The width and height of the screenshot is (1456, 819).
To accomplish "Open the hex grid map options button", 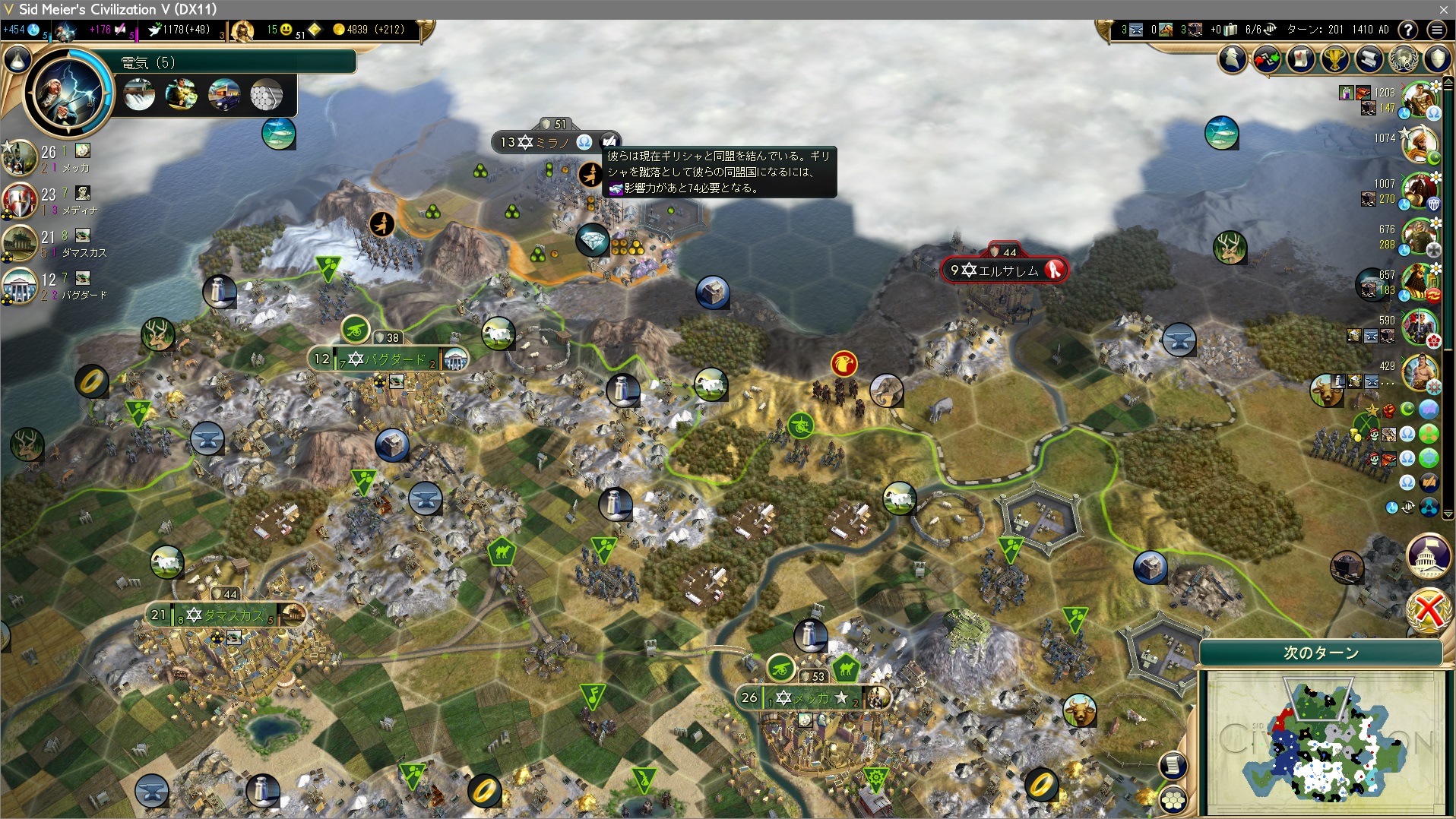I will (x=1173, y=799).
